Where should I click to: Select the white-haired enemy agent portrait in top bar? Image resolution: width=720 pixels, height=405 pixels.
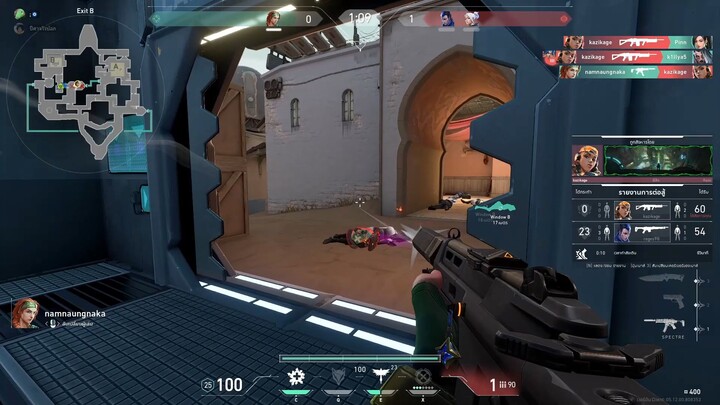click(471, 18)
